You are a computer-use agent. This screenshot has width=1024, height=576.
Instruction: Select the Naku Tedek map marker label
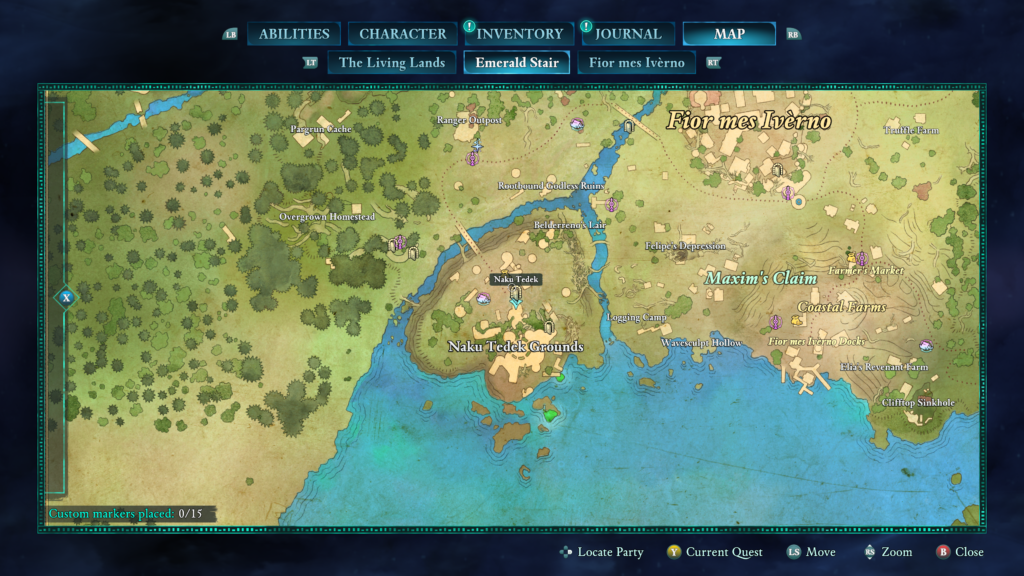(516, 280)
